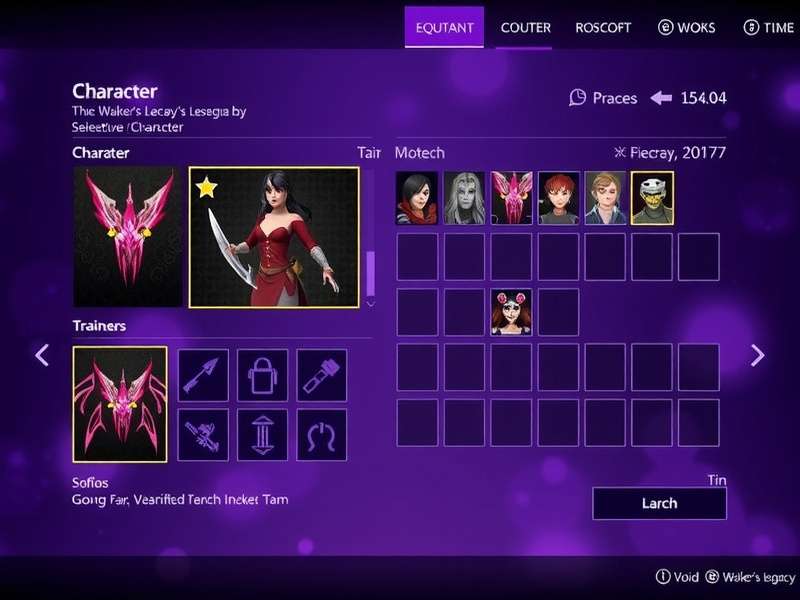Advance to the next page with right arrow
Image resolution: width=800 pixels, height=600 pixels.
pyautogui.click(x=757, y=355)
